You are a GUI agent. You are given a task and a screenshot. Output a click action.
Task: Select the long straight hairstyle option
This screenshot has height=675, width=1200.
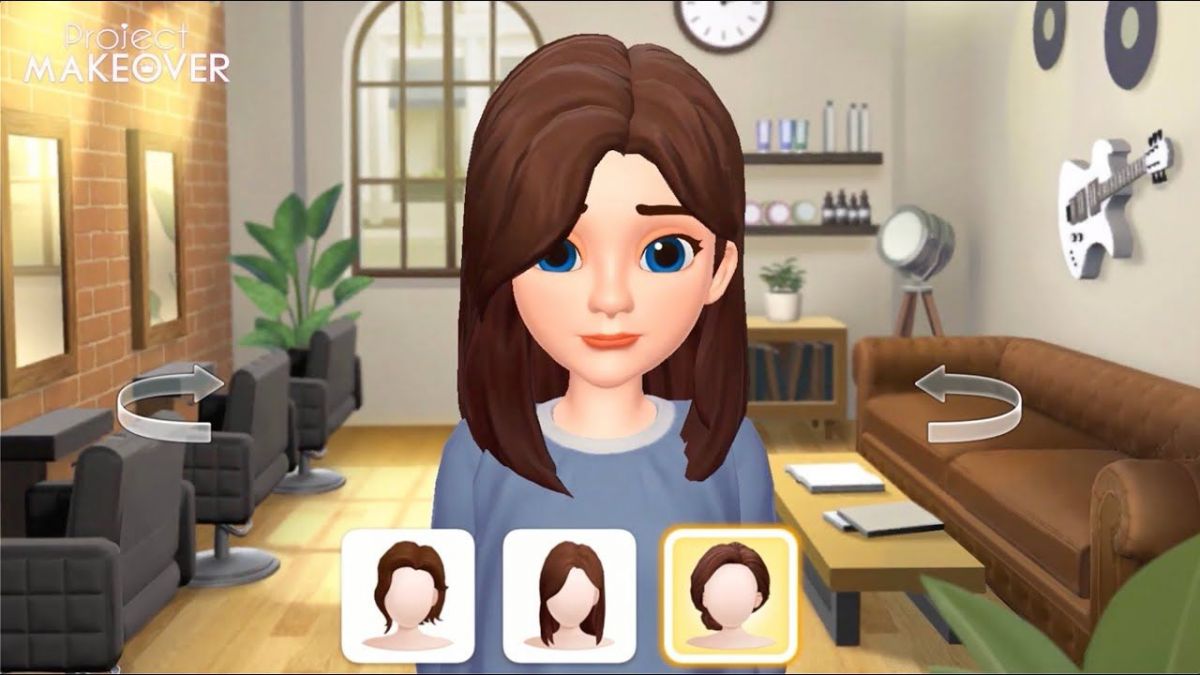[569, 595]
